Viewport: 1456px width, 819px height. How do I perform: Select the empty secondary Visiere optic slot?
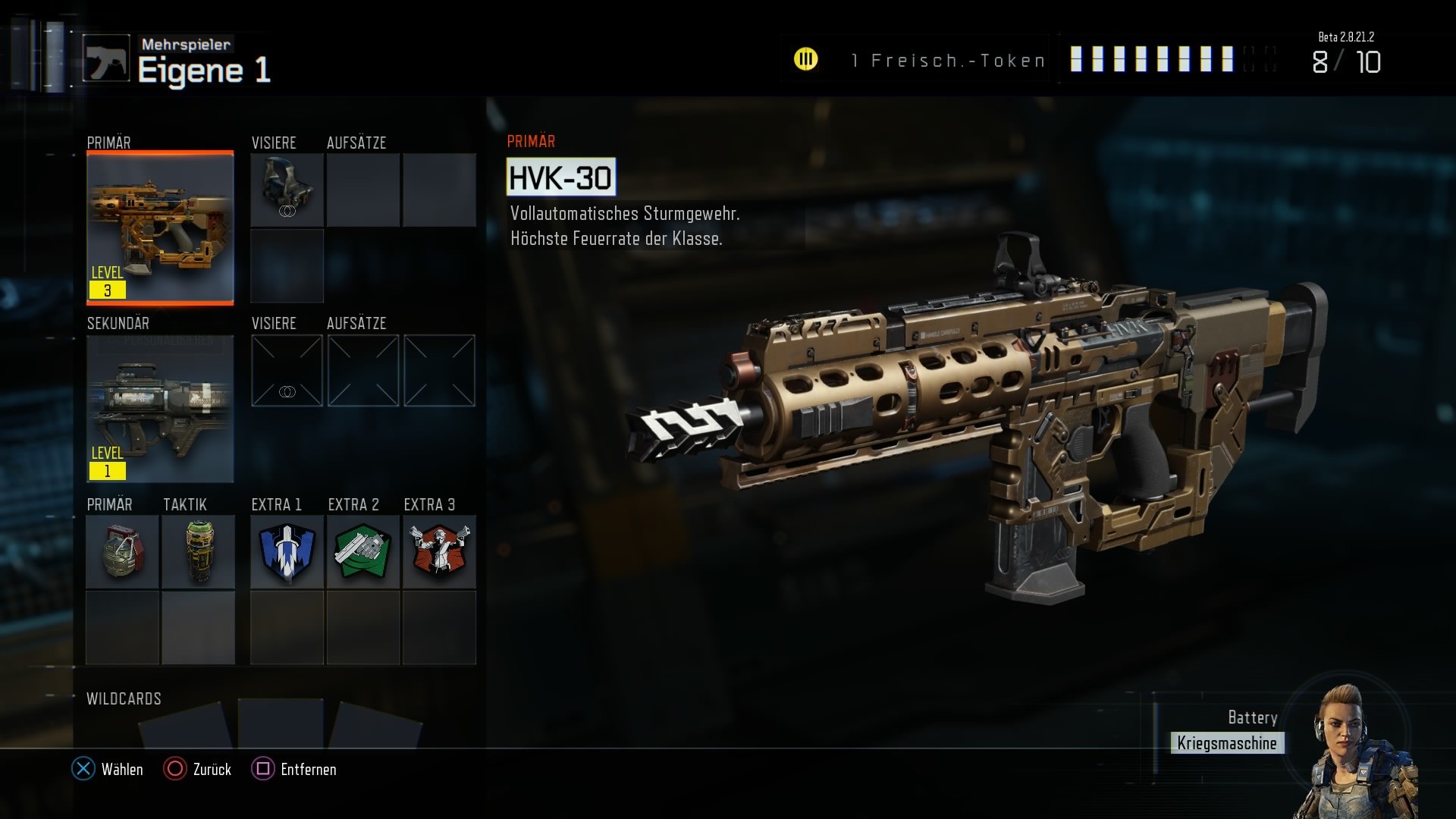(286, 369)
